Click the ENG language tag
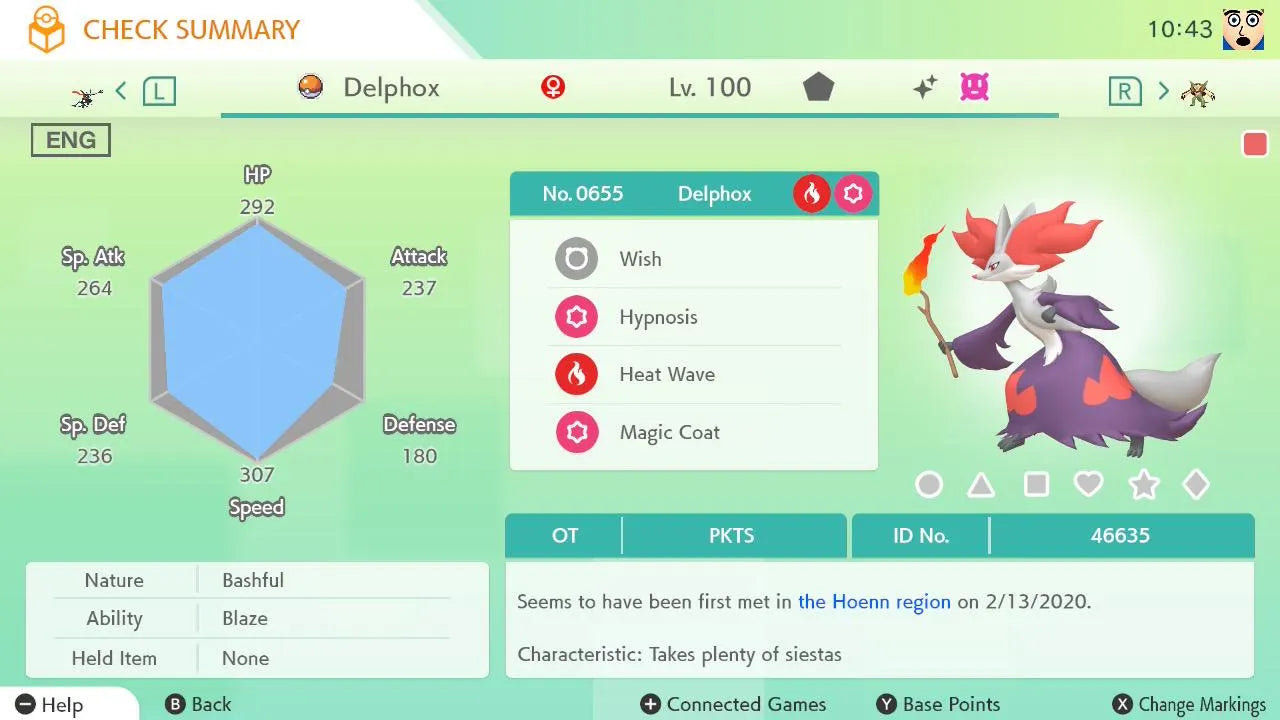1280x720 pixels. tap(70, 141)
